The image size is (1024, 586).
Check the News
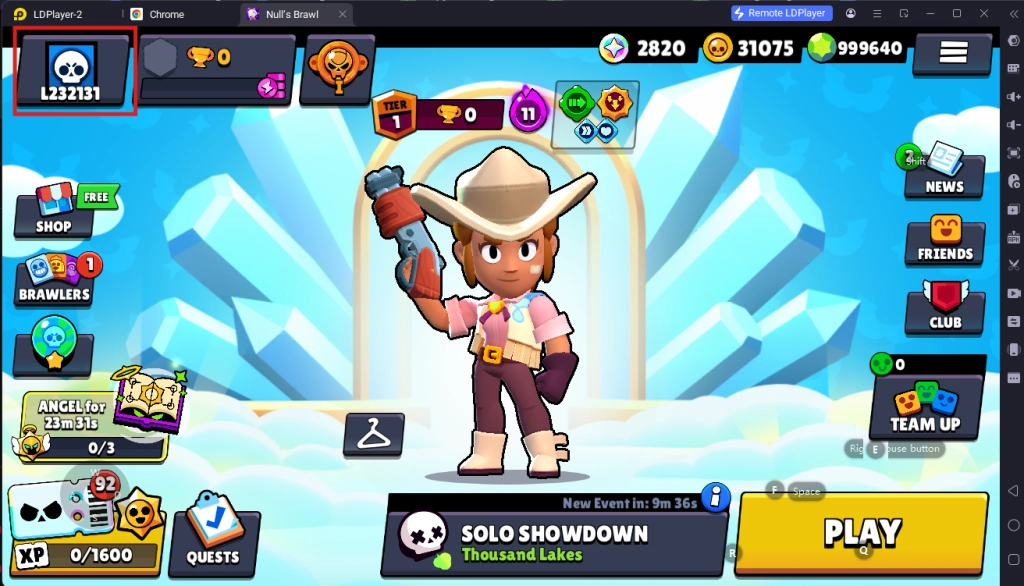943,170
